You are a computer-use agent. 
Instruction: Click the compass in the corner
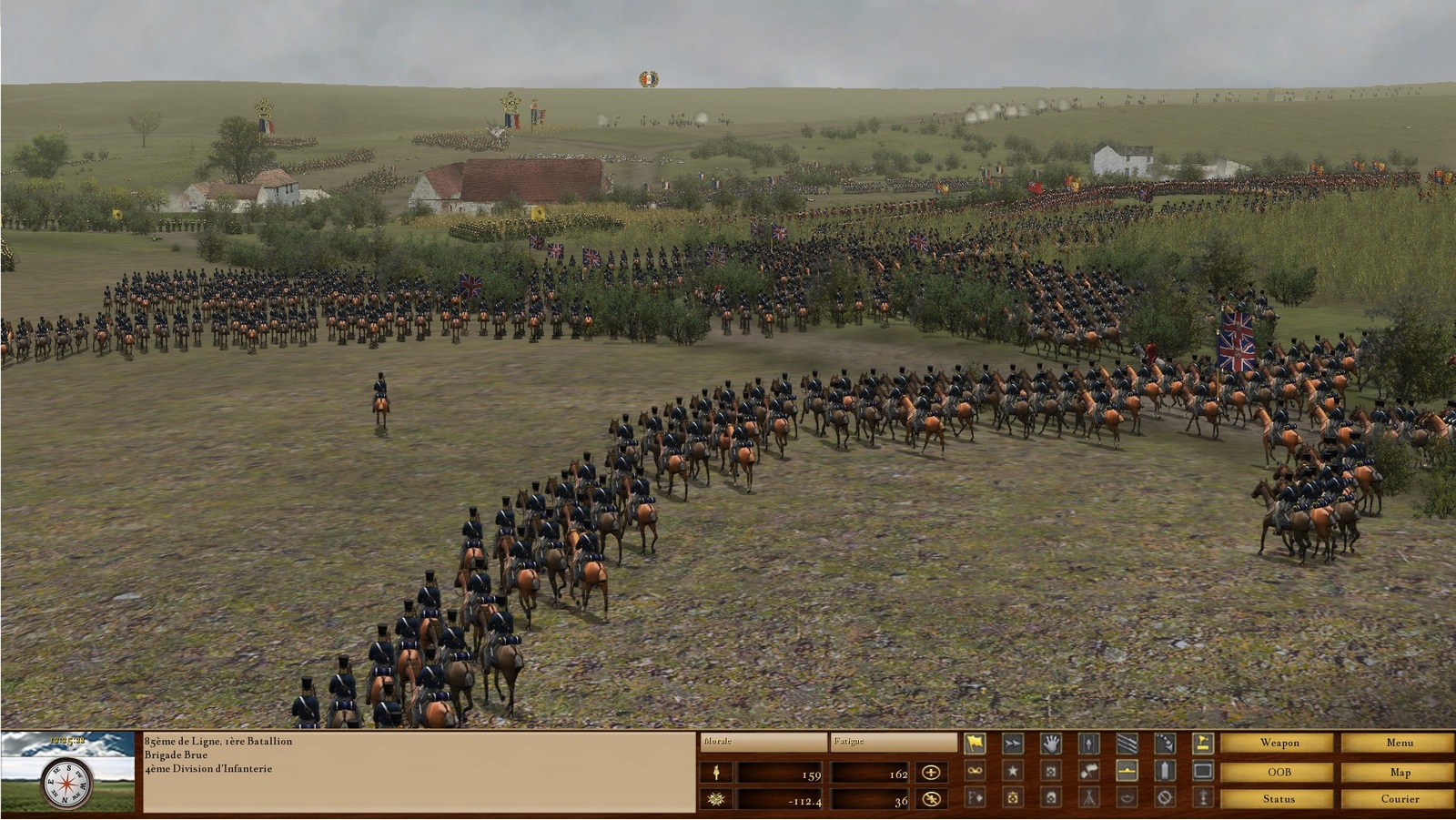click(x=66, y=780)
